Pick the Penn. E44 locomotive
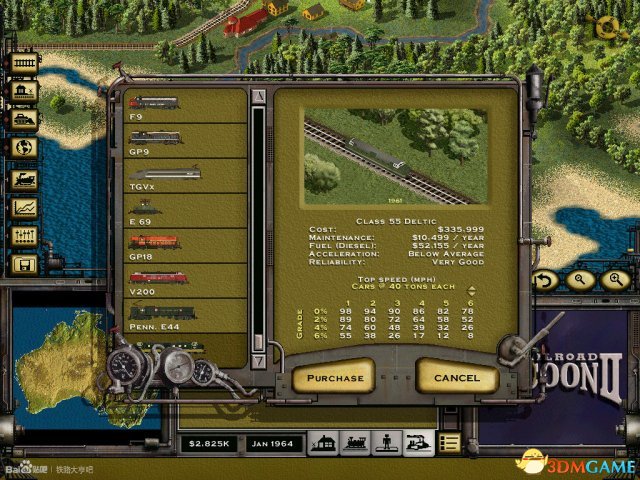Viewport: 640px width, 480px height. (x=186, y=316)
